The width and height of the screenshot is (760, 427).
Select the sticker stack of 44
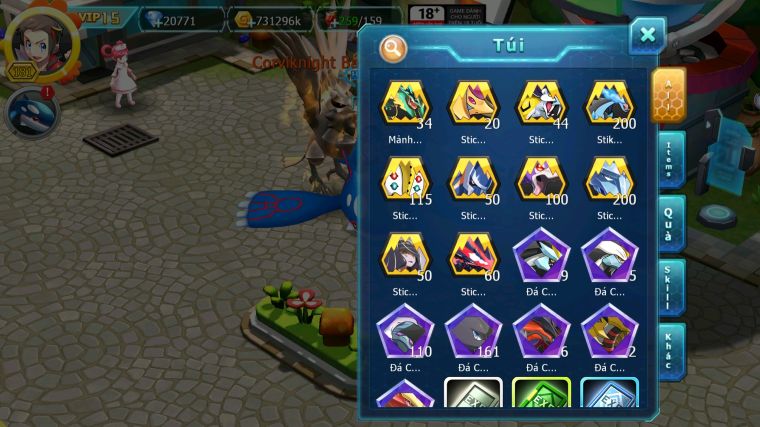pos(541,106)
